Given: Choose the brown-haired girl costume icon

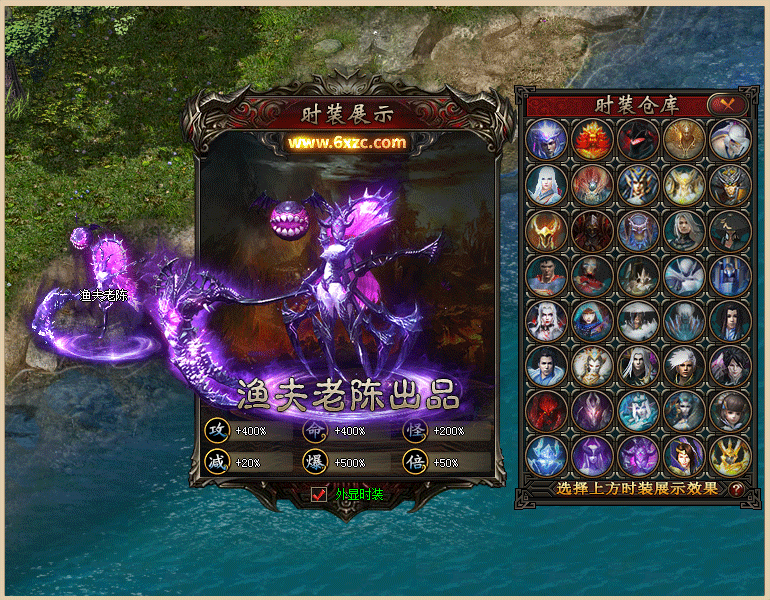Looking at the screenshot, I should (730, 411).
